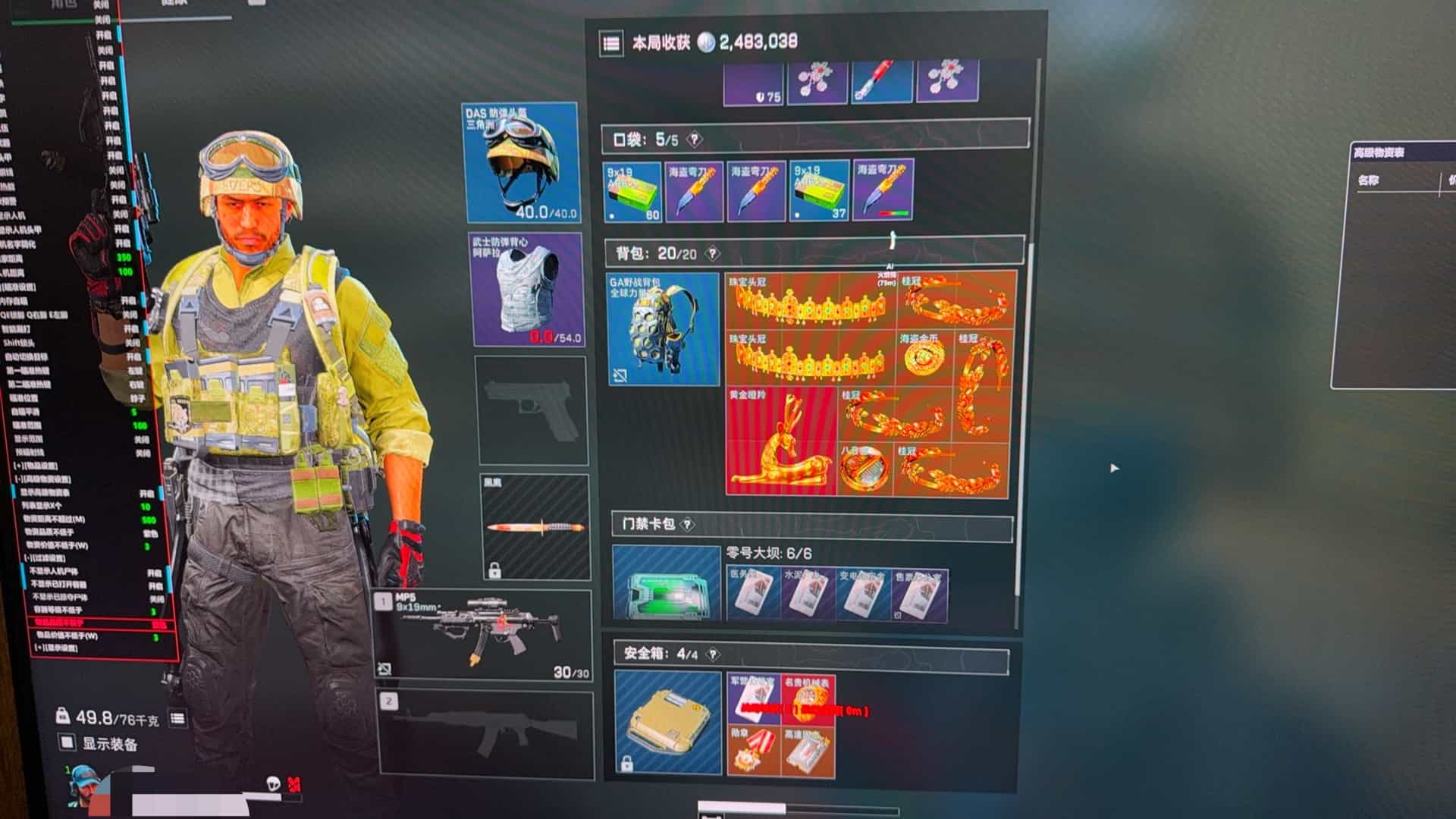
Task: Select the 武士防弹背心 armor slot
Action: [x=527, y=289]
